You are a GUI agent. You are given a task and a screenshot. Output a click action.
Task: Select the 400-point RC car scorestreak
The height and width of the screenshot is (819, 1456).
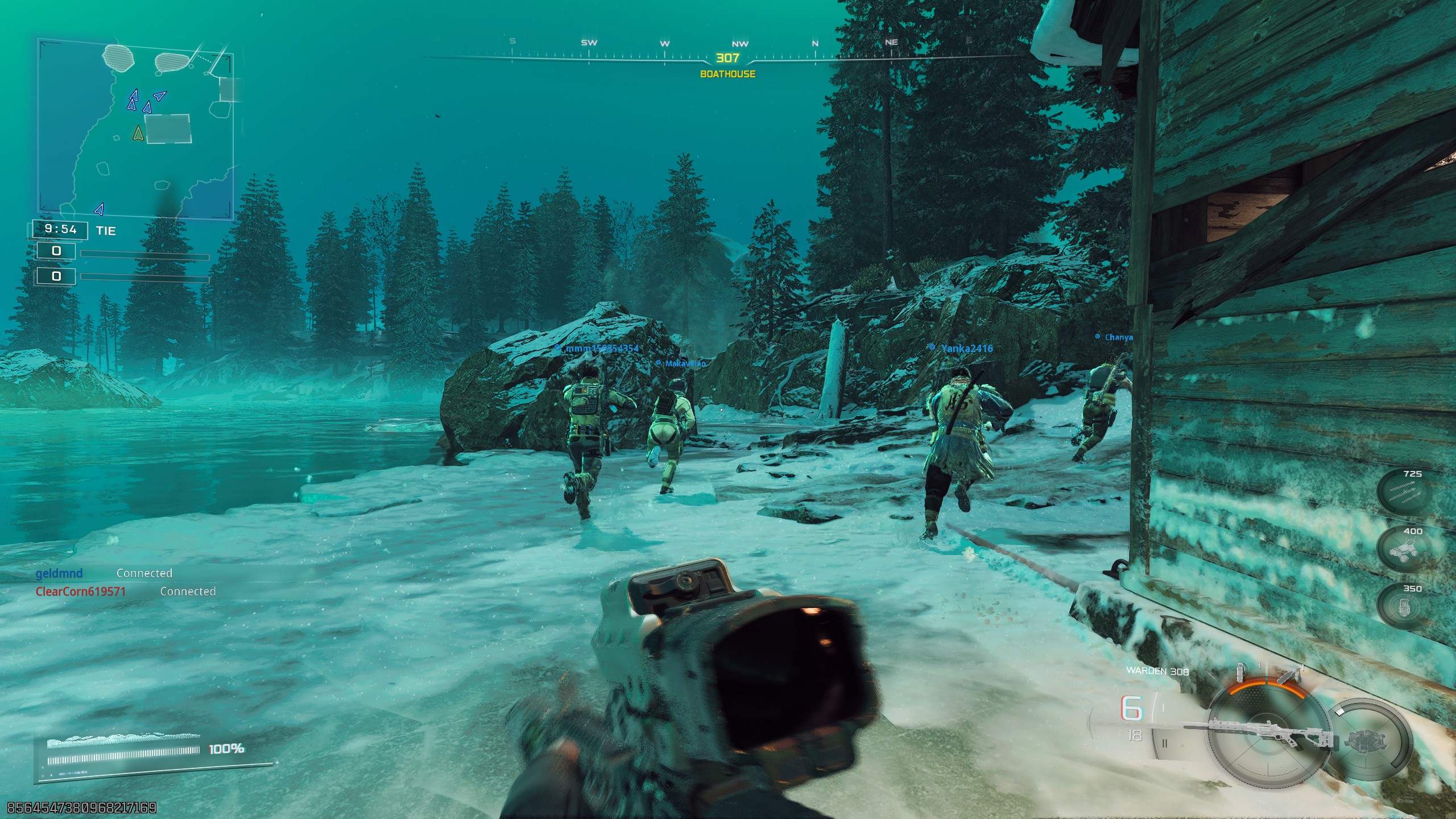click(x=1404, y=550)
